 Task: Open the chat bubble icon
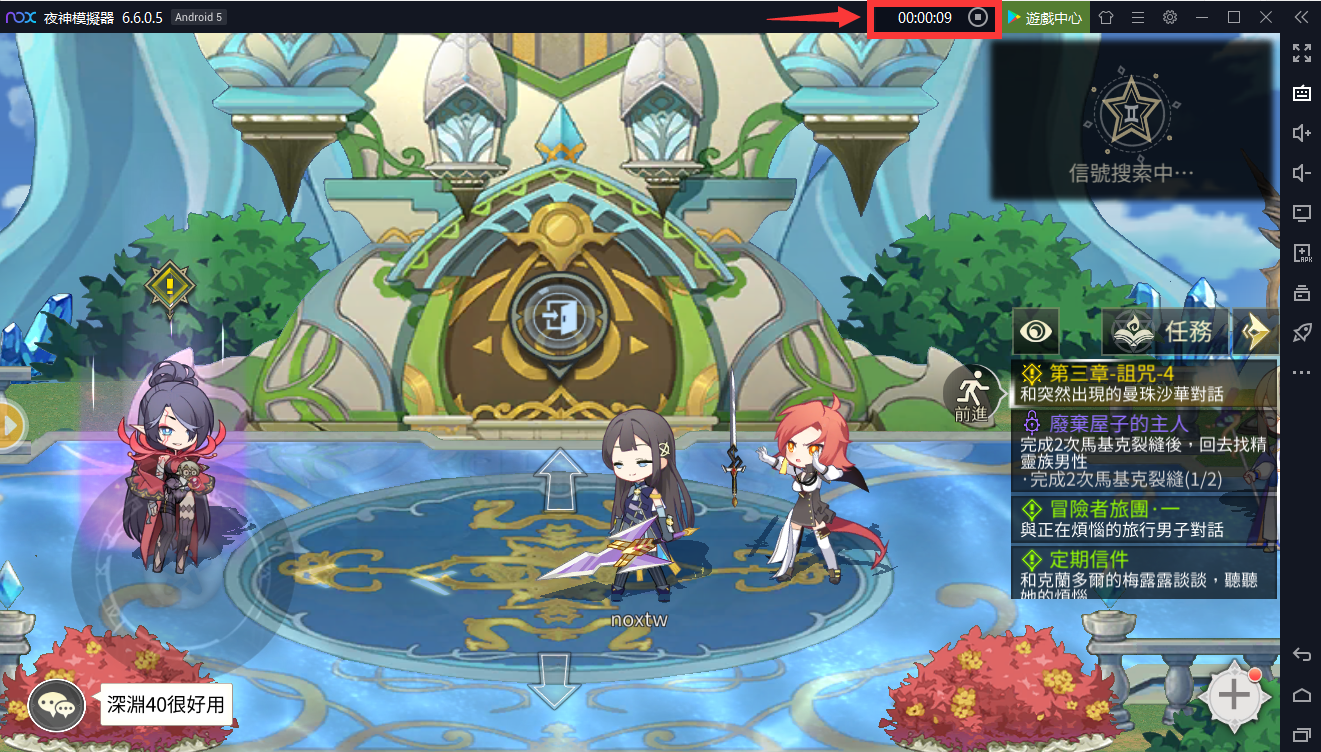56,705
